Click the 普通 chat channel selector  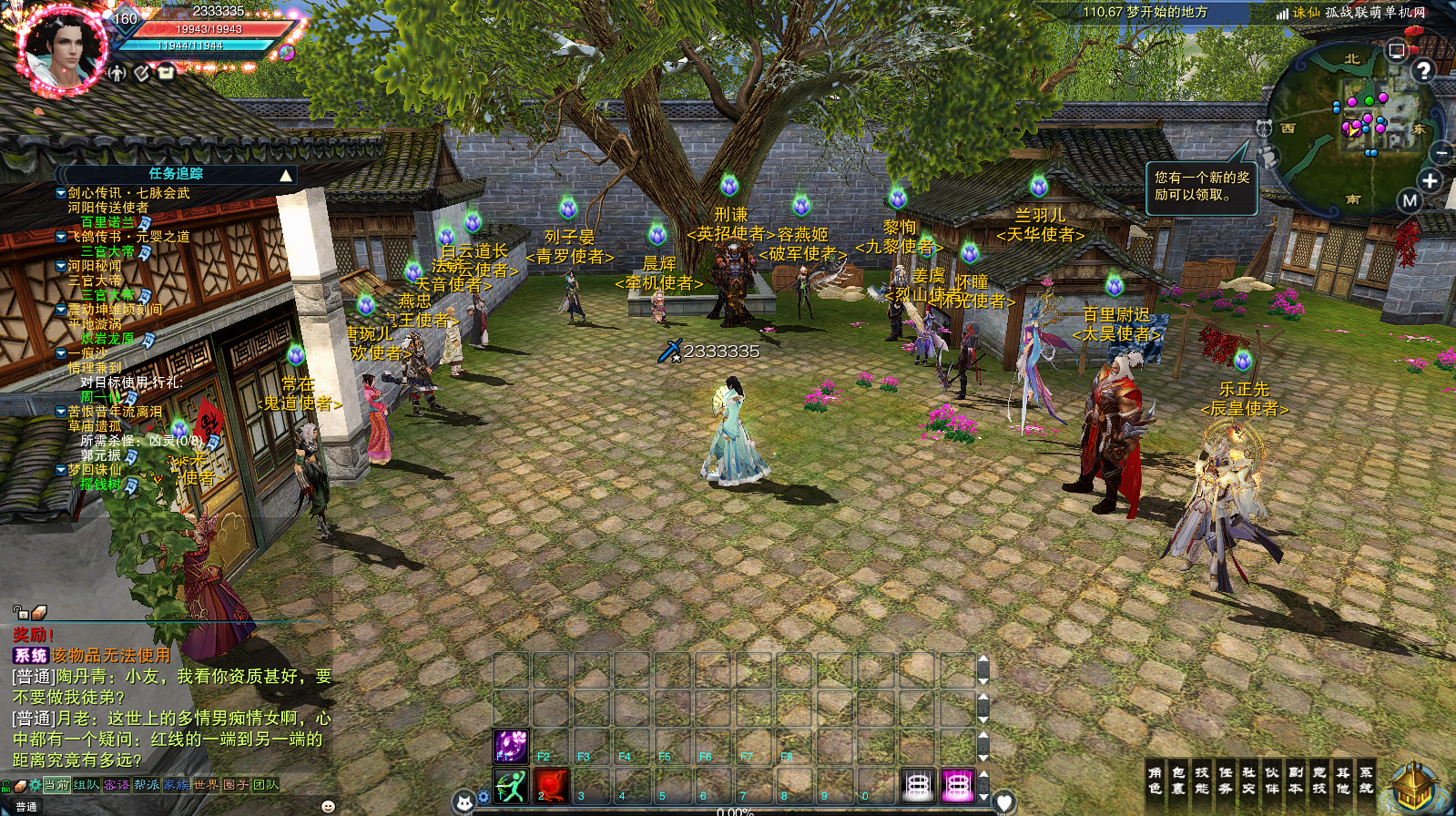pos(26,807)
